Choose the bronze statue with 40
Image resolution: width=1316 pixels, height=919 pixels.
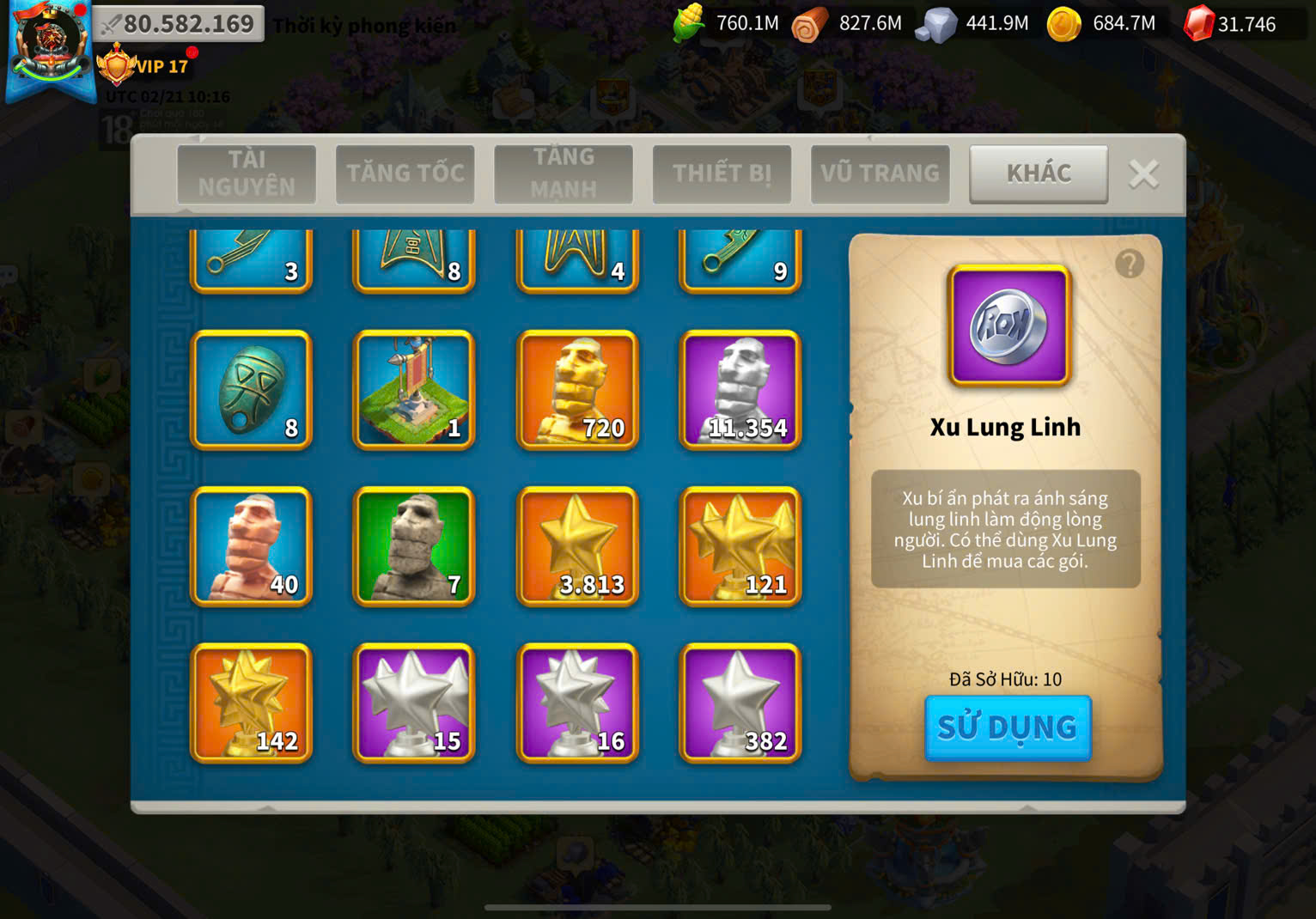[251, 546]
